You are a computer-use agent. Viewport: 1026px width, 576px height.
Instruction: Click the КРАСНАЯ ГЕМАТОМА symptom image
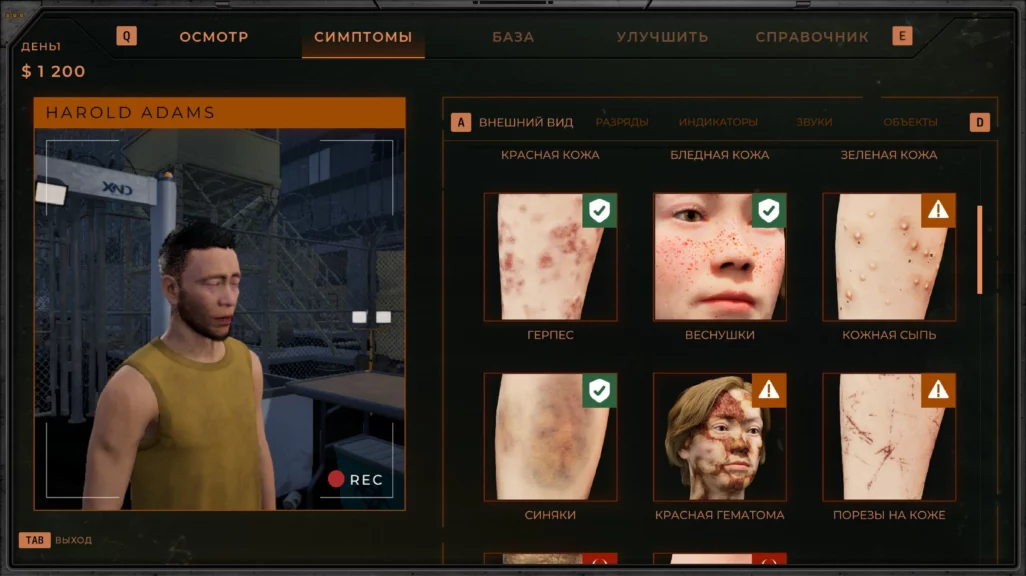tap(719, 437)
